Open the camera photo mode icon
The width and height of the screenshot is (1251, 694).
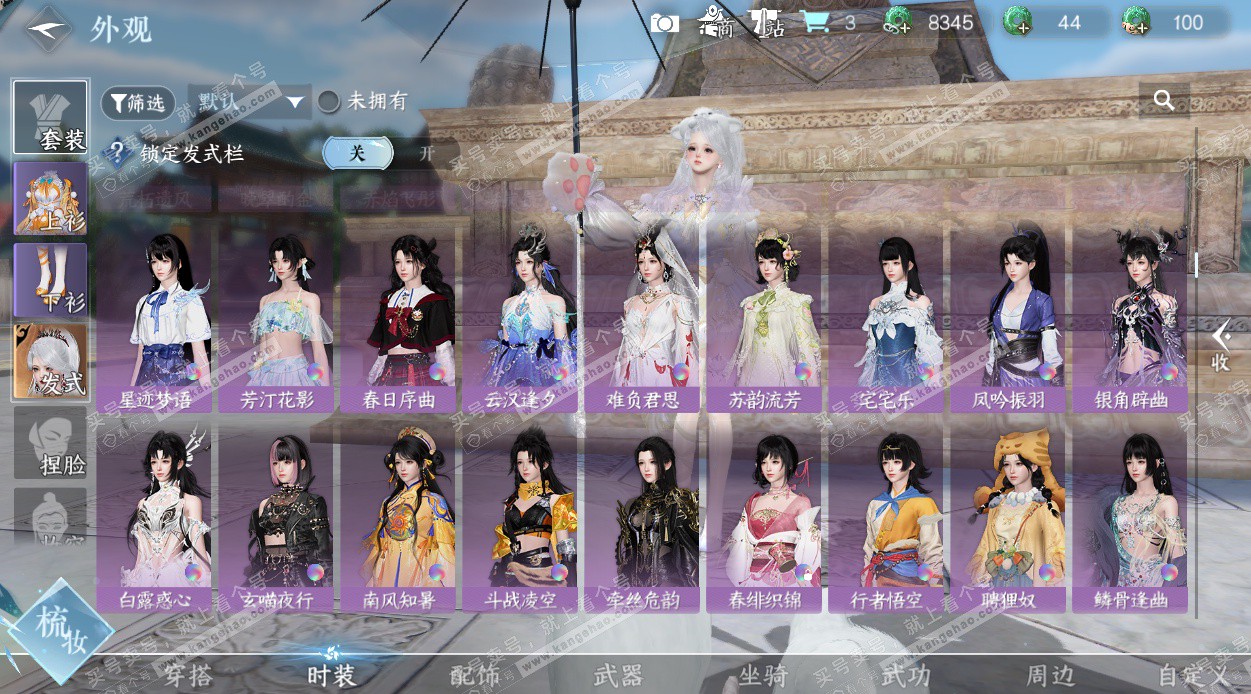point(665,22)
